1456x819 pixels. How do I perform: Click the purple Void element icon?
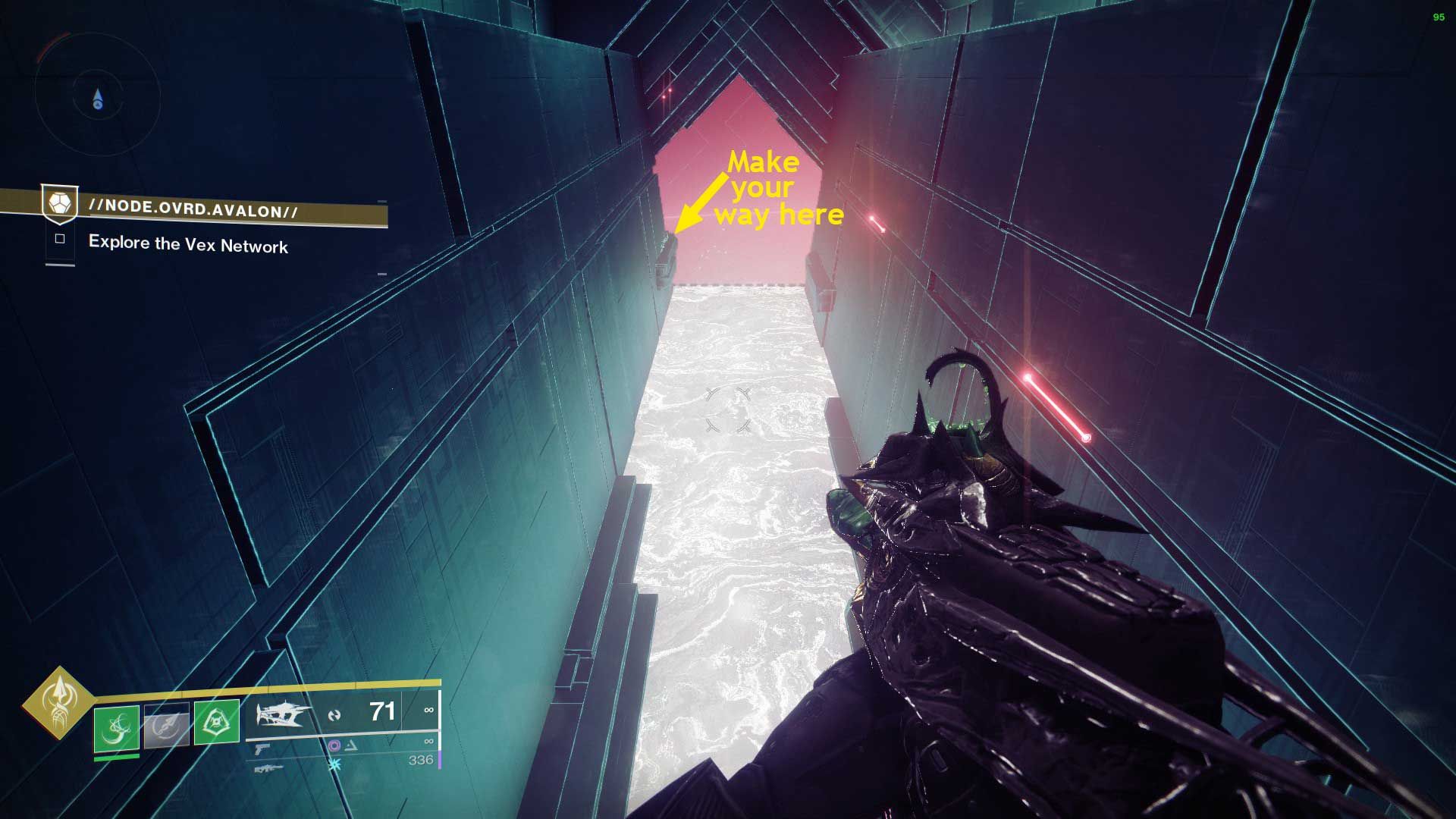[335, 746]
